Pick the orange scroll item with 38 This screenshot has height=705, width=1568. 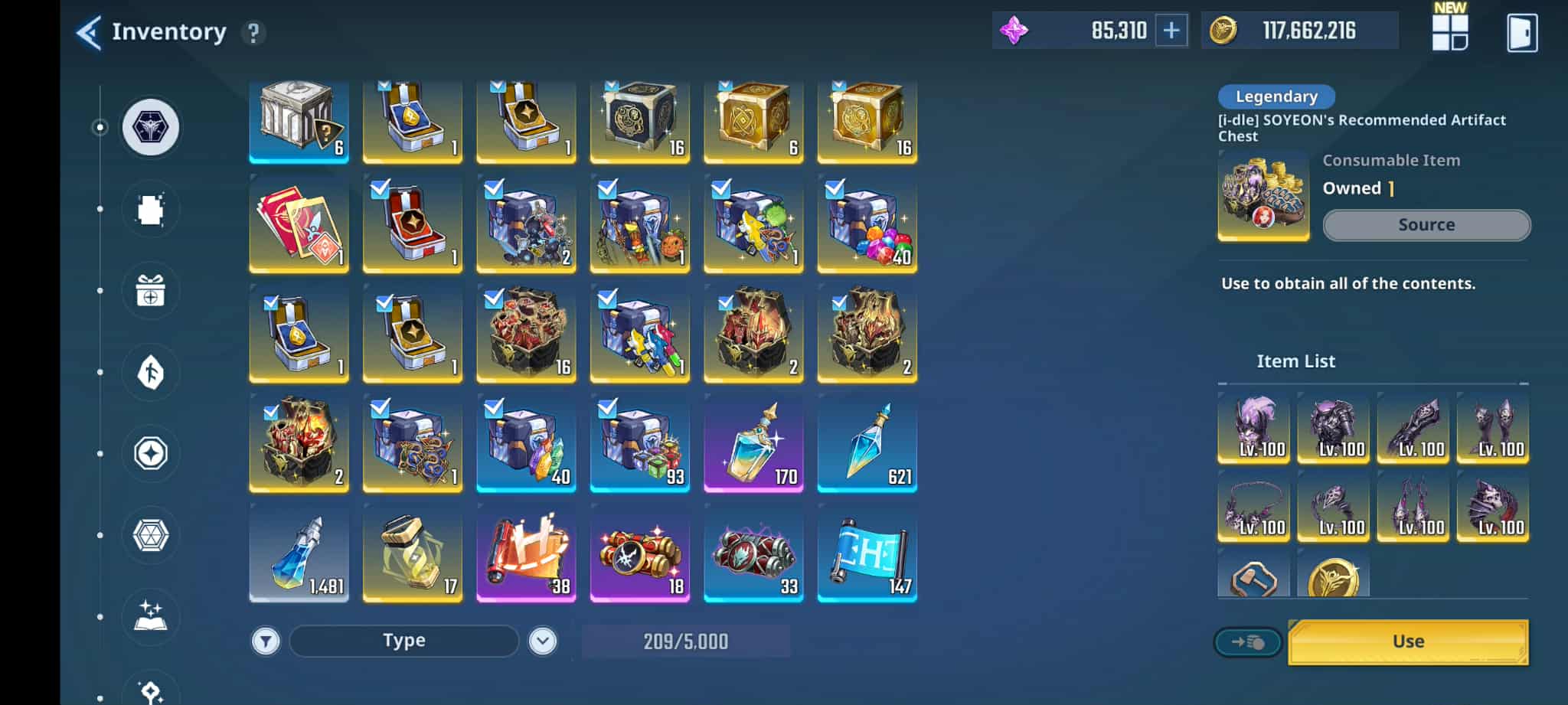[x=526, y=553]
